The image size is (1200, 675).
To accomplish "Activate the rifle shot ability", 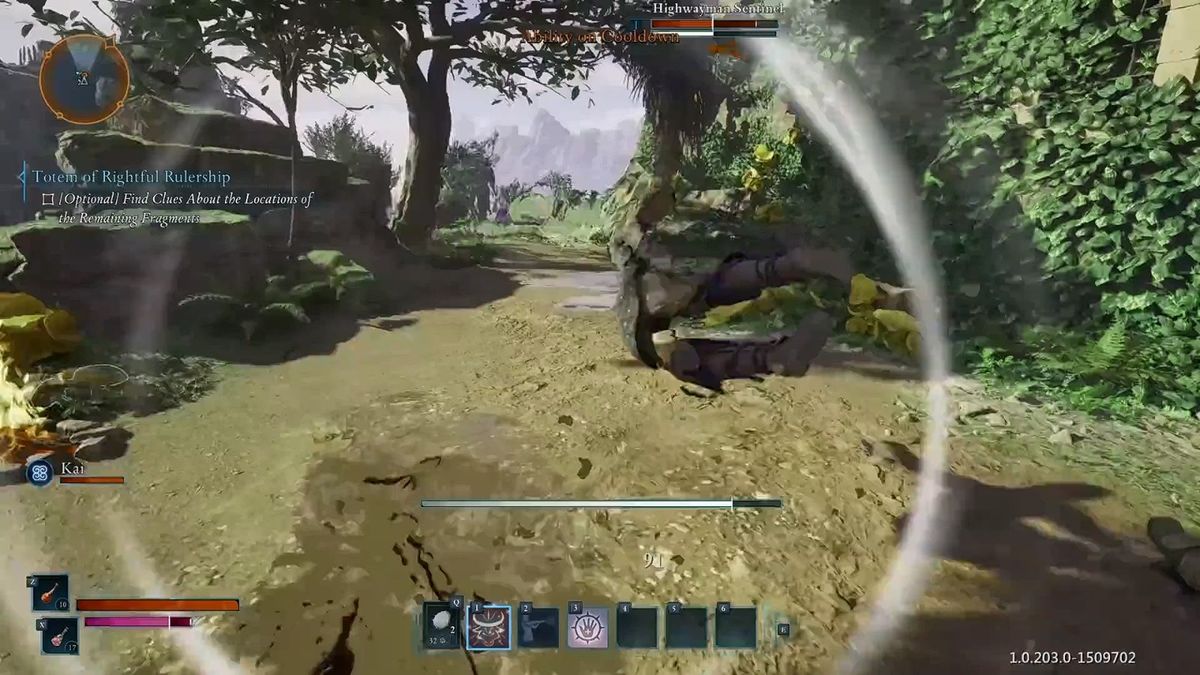I will point(538,627).
